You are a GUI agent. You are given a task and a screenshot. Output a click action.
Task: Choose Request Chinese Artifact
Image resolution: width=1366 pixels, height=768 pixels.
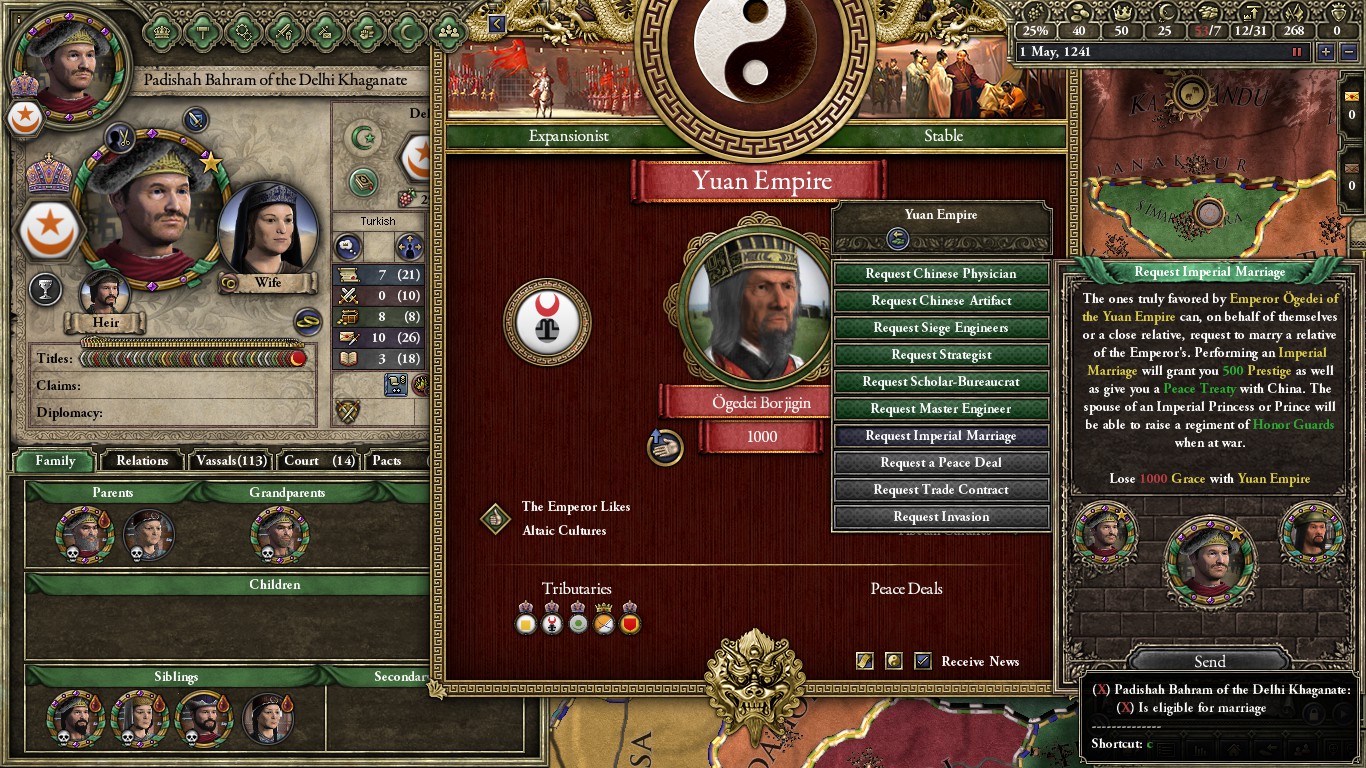click(x=941, y=301)
